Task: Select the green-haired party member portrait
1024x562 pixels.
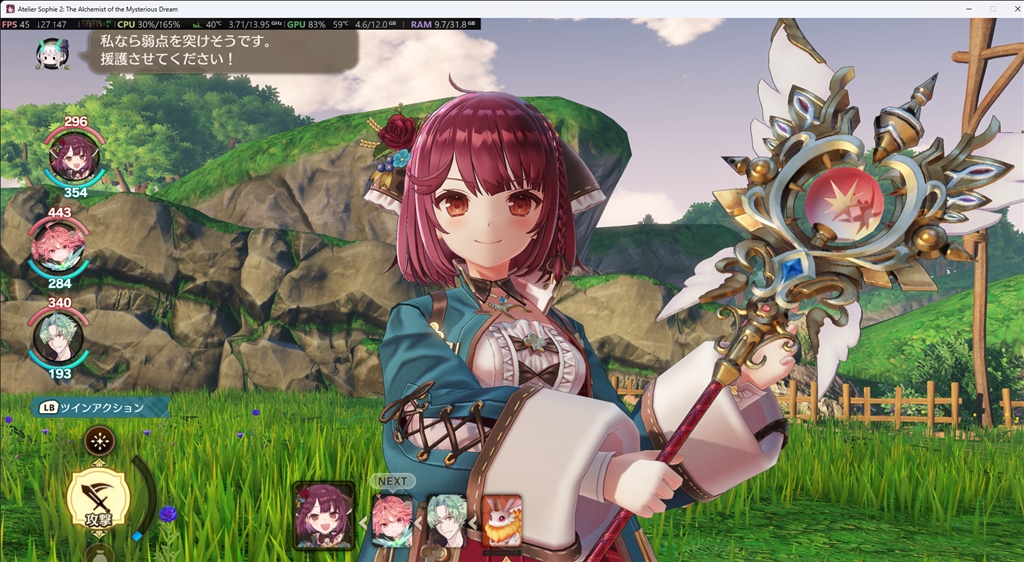Action: 57,337
